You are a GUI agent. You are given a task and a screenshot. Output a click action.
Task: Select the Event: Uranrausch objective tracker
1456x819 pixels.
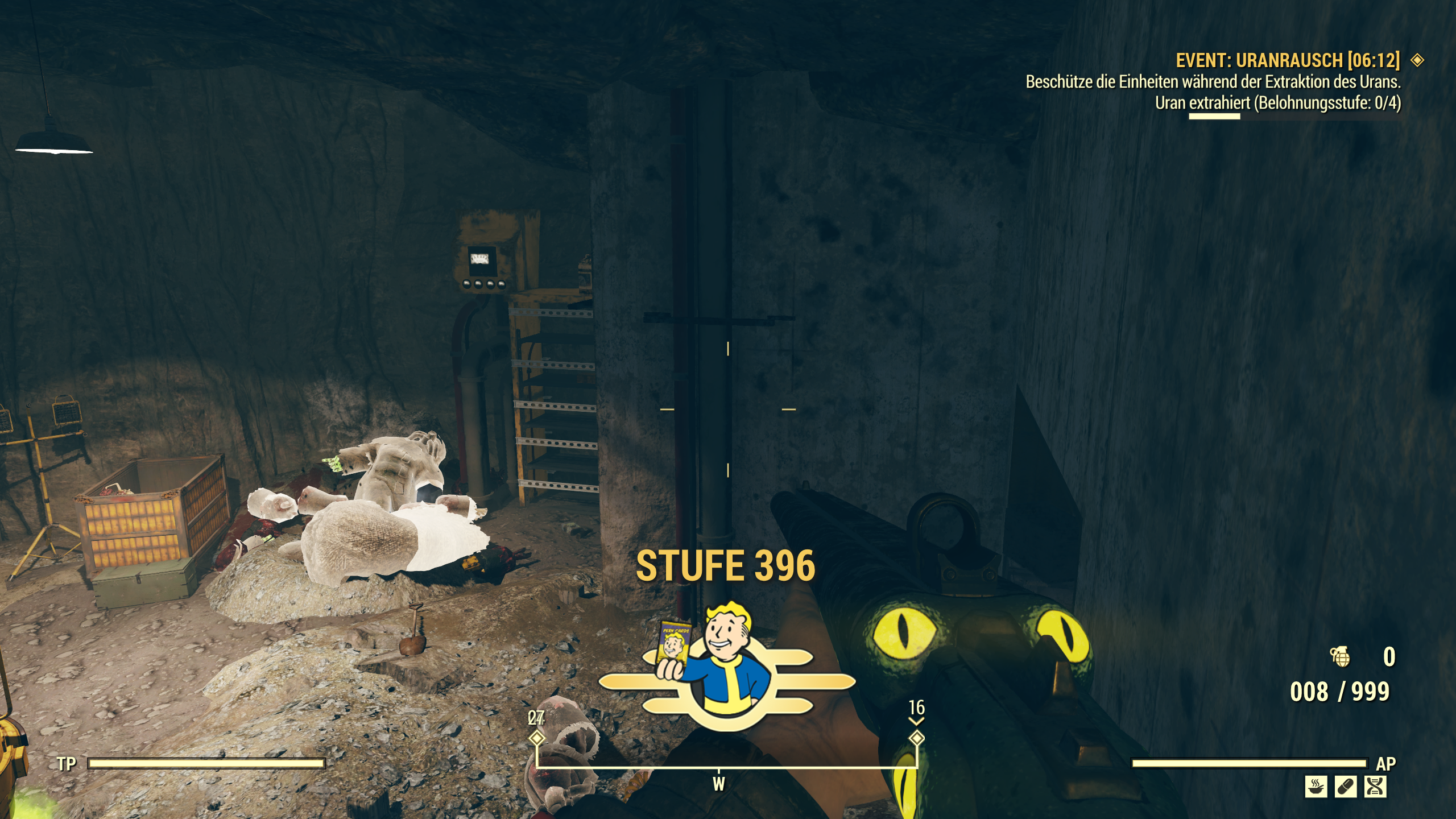point(1288,60)
